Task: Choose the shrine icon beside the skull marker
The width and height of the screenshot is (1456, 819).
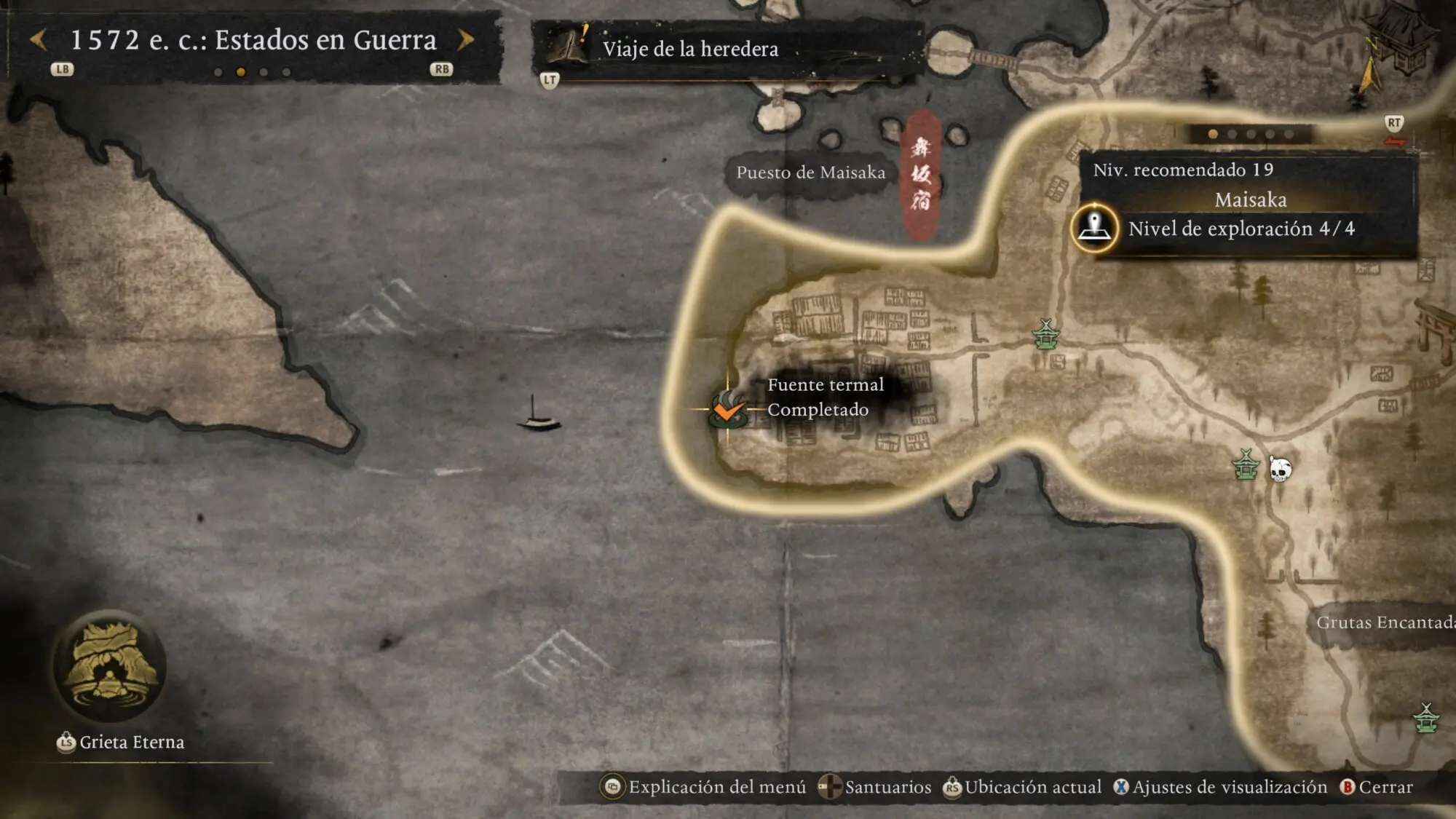Action: (1246, 465)
